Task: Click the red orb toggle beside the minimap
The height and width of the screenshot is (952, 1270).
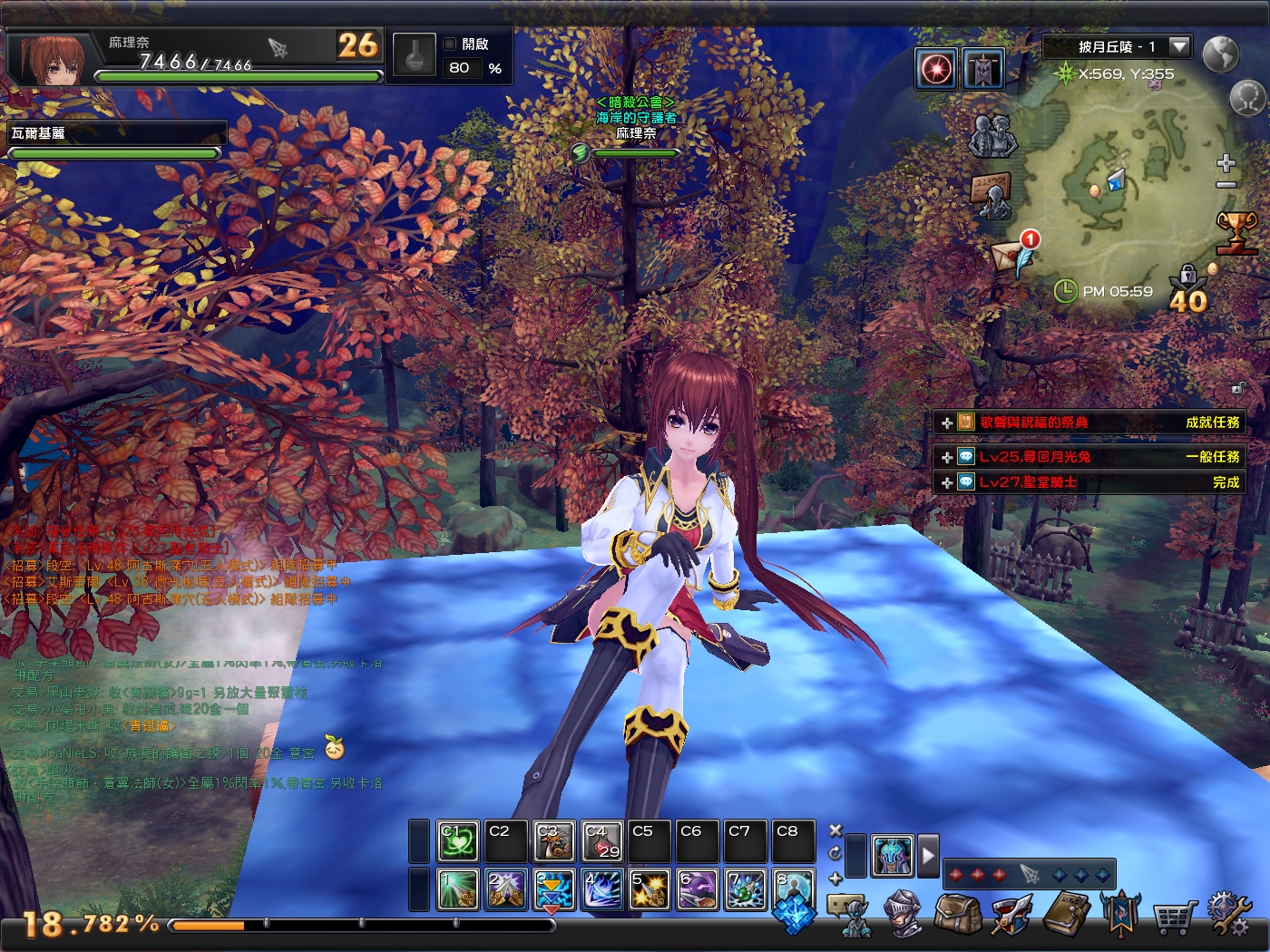Action: (x=936, y=66)
